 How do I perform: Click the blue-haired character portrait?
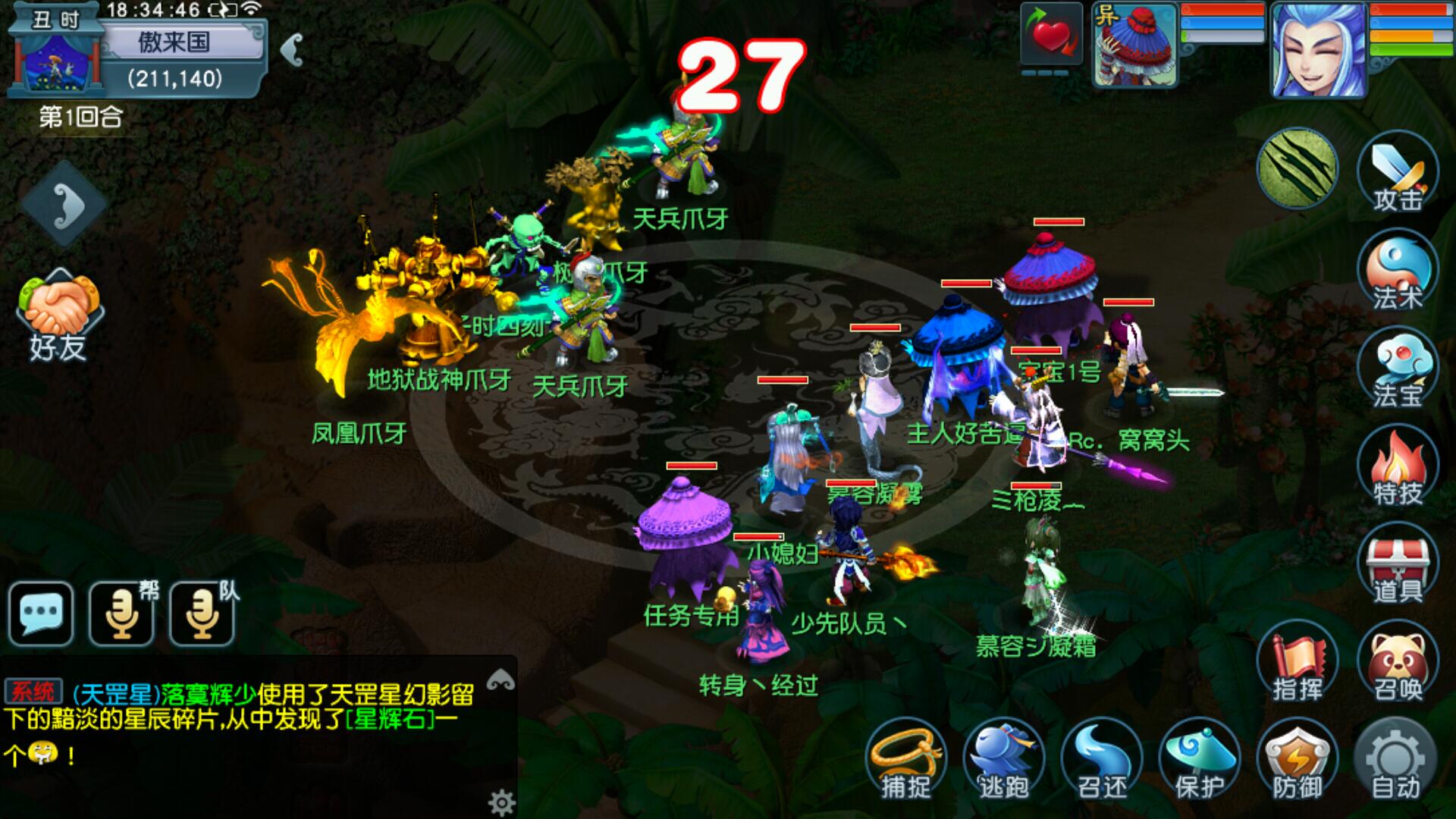[x=1319, y=50]
